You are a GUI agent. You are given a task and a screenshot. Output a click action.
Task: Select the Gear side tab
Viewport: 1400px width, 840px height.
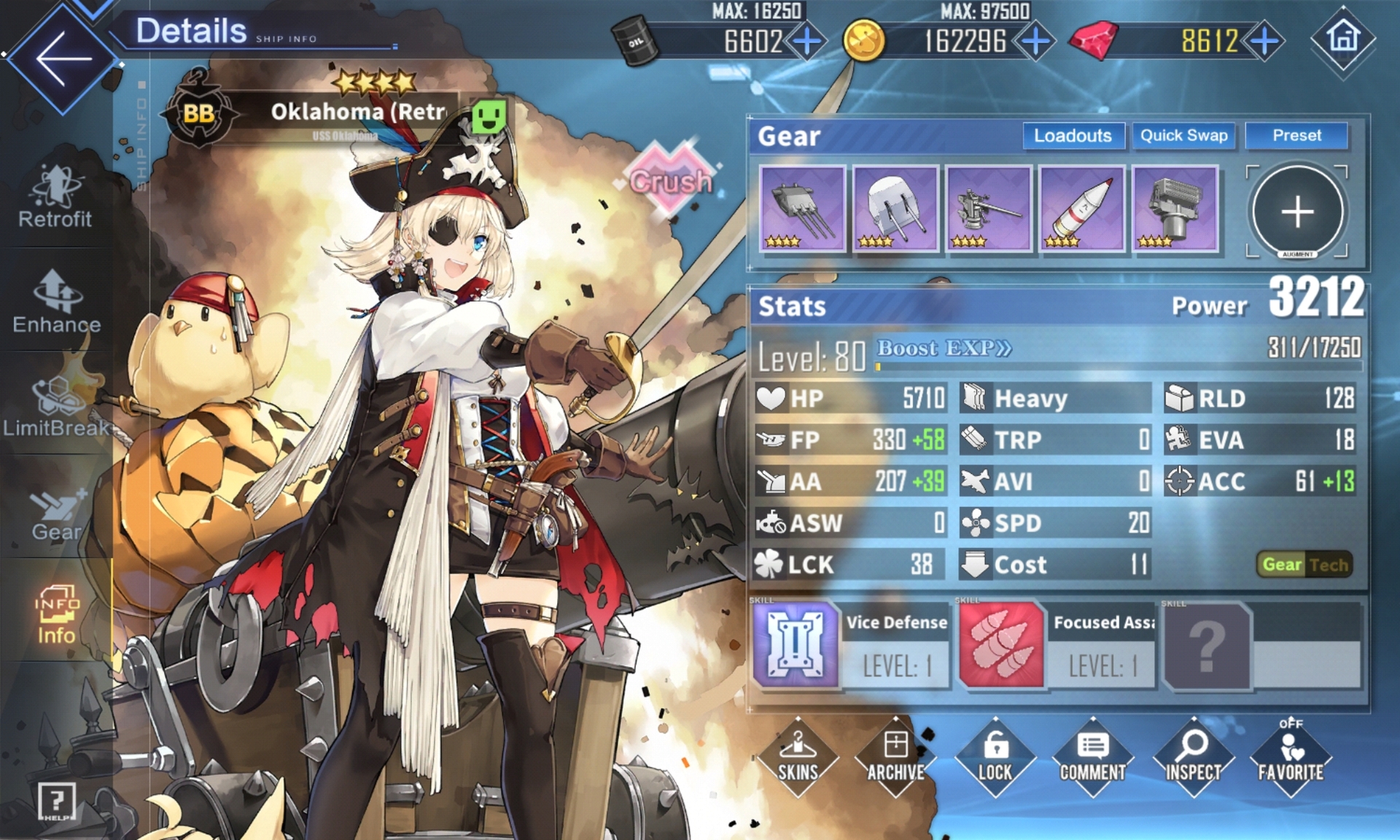tap(56, 514)
